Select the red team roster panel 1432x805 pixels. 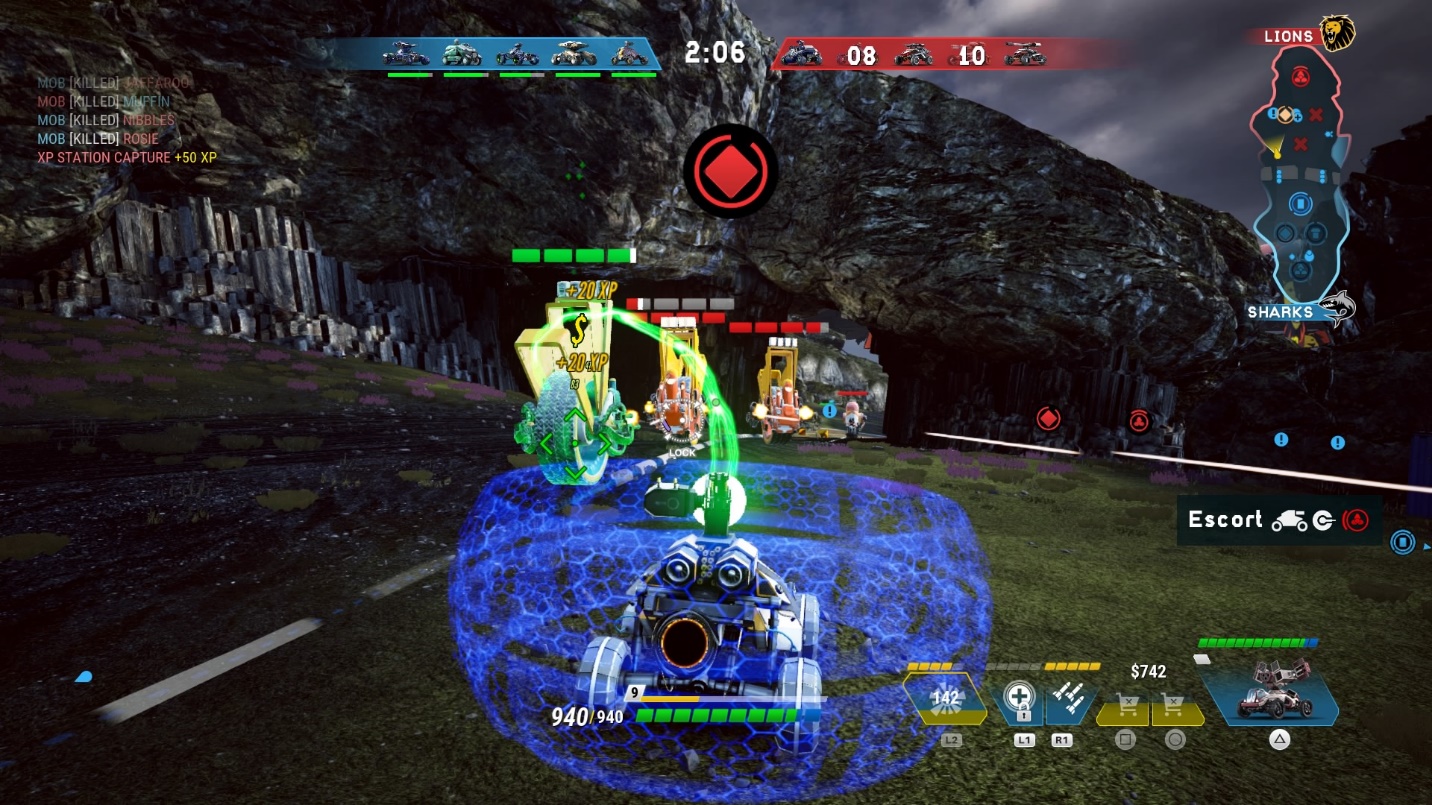(x=912, y=54)
